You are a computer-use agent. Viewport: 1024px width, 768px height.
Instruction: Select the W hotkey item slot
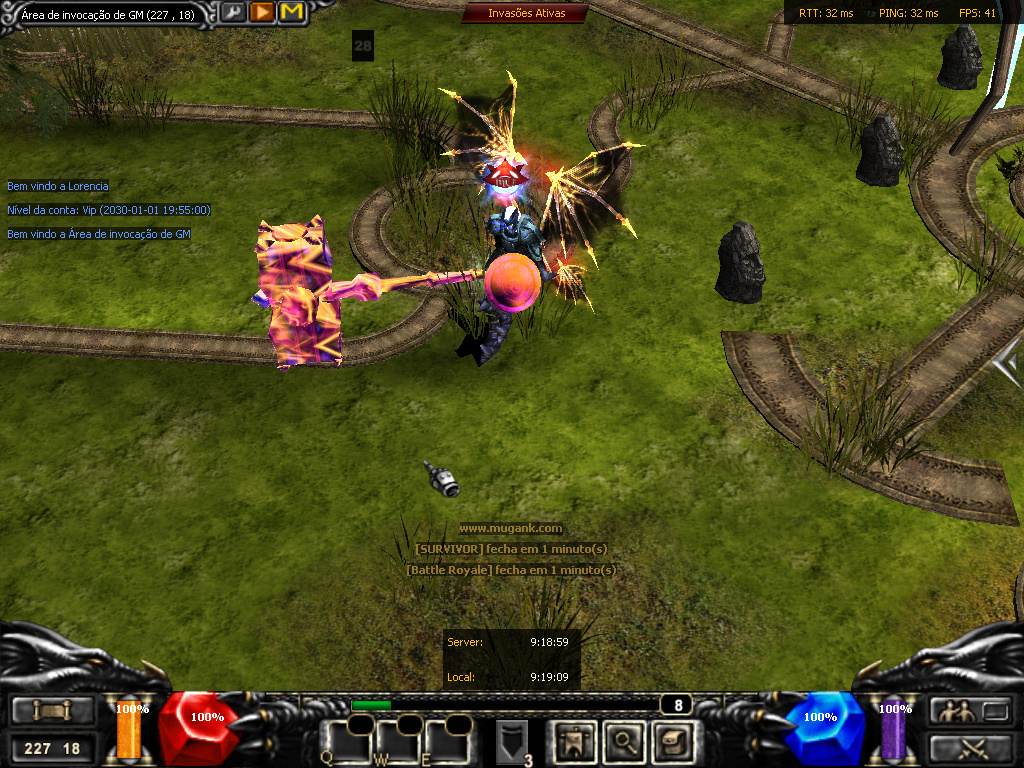(395, 742)
